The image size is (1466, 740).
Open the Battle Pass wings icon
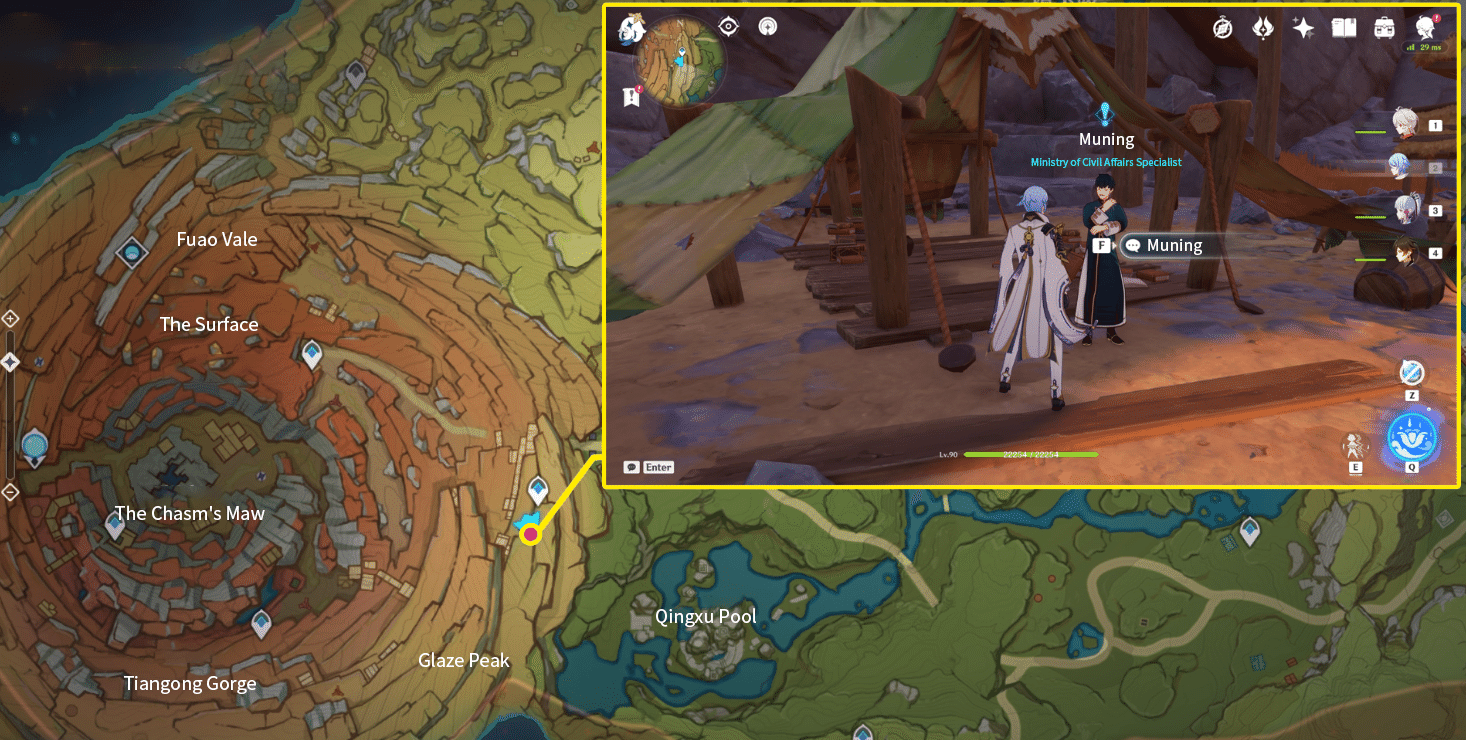(1263, 27)
